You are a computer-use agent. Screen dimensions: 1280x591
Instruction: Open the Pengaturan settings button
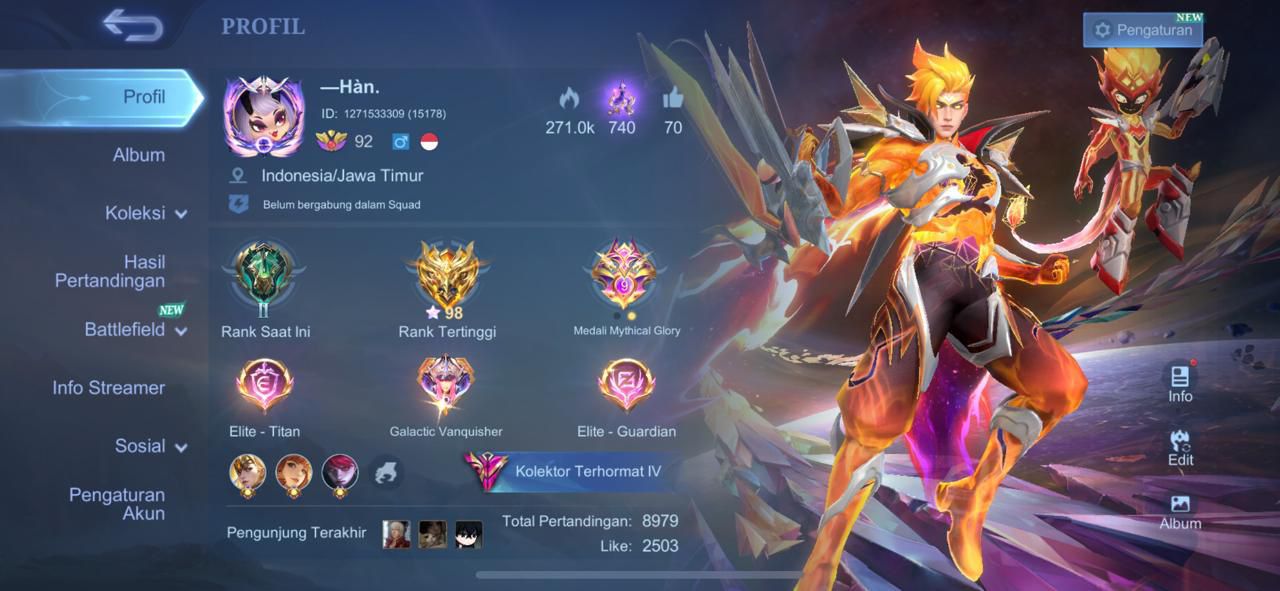(x=1143, y=30)
